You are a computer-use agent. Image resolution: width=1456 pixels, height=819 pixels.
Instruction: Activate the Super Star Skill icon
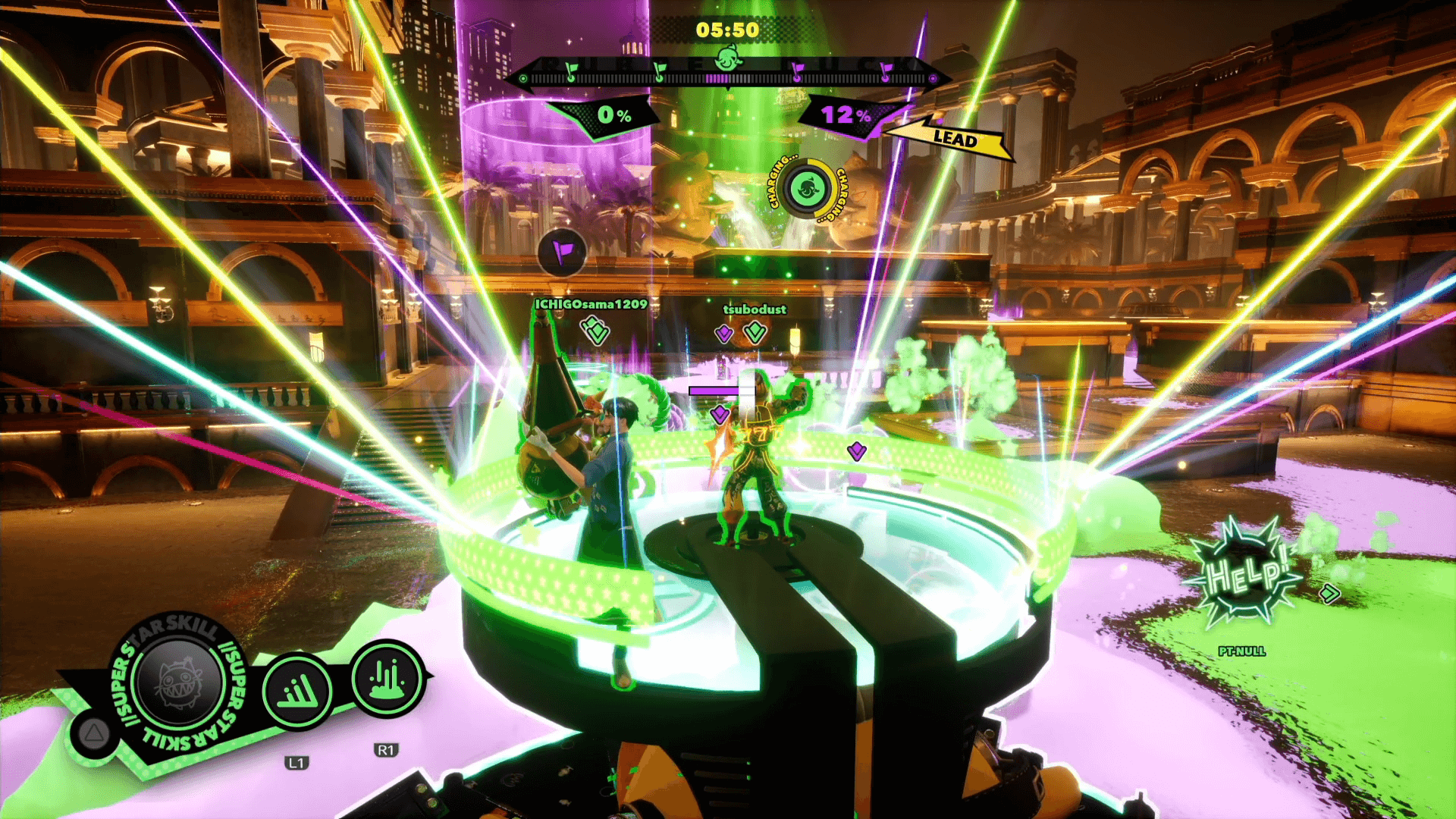pyautogui.click(x=180, y=680)
